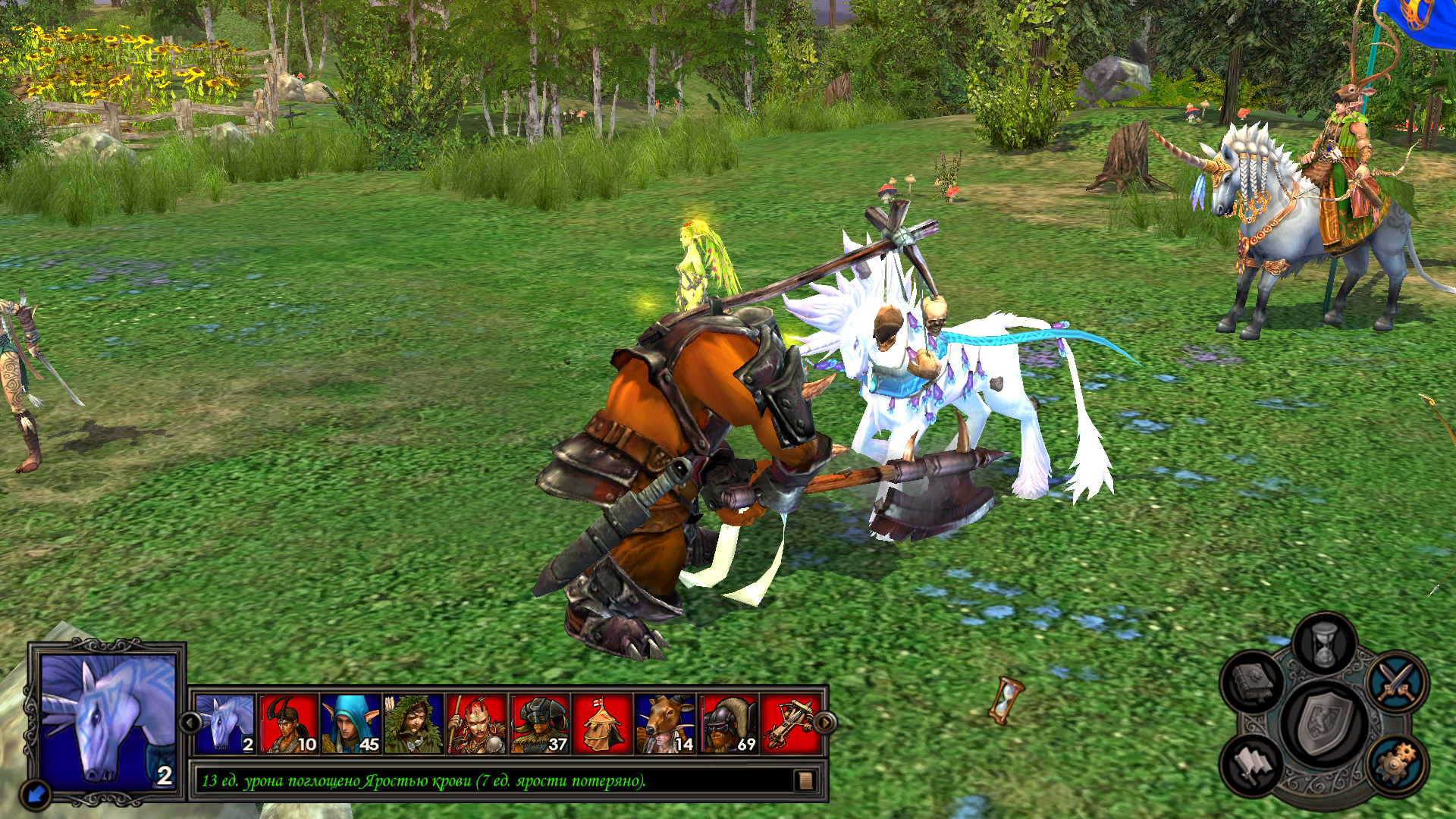The height and width of the screenshot is (819, 1456).
Task: Click the blue arrow button on portrait
Action: pyautogui.click(x=36, y=794)
